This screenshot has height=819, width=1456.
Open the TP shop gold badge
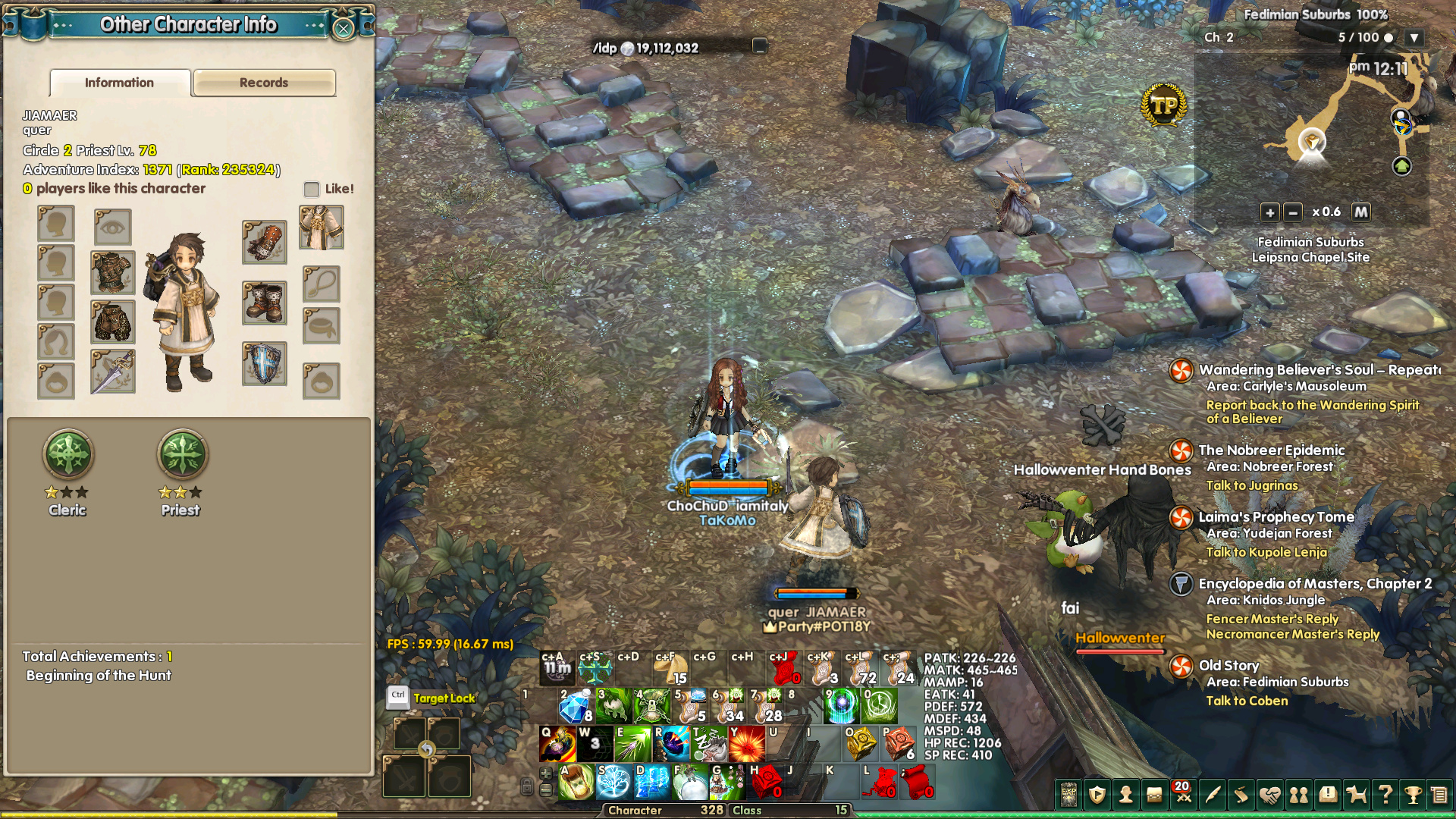1163,105
